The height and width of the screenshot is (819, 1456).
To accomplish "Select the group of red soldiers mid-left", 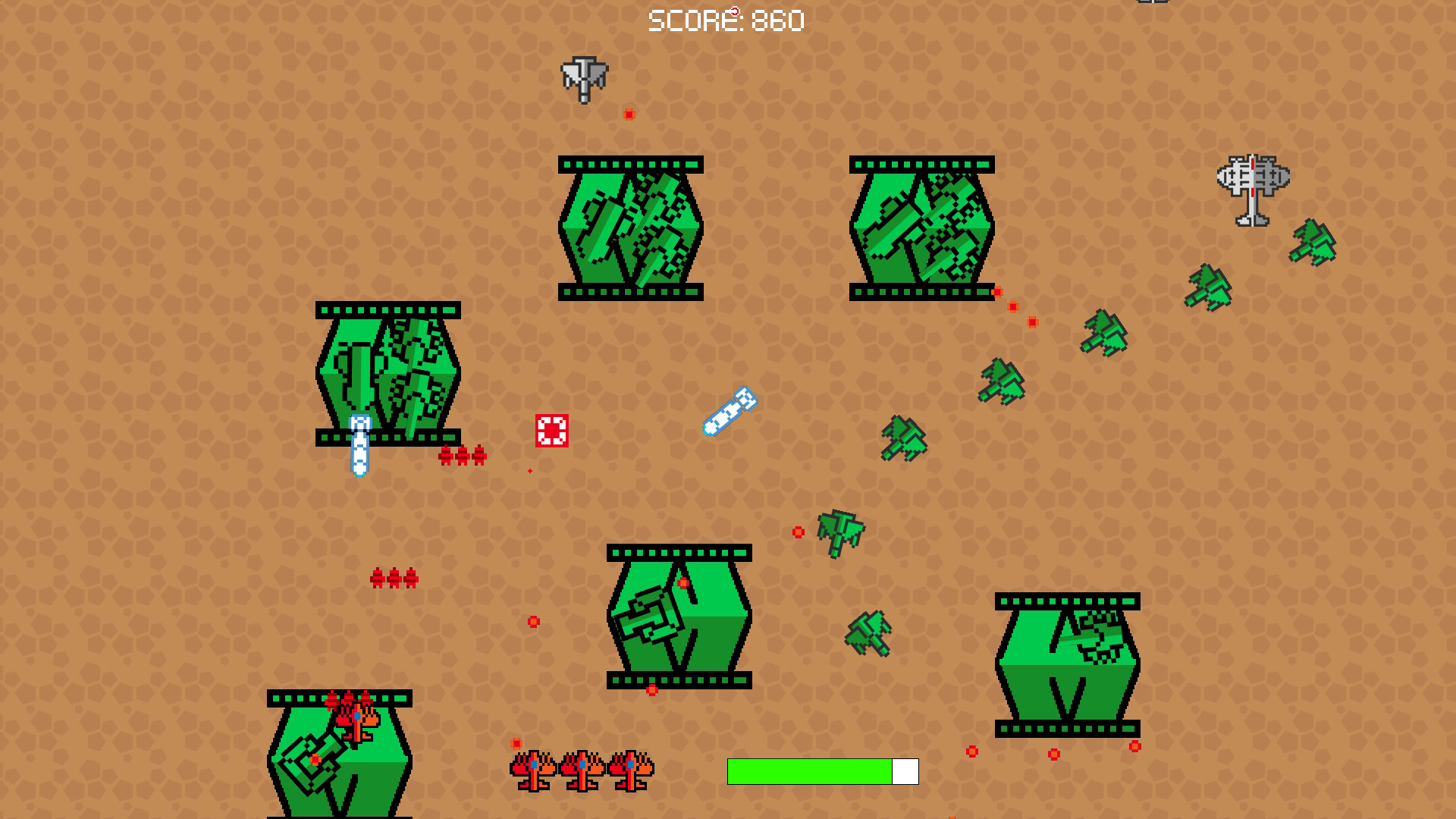I will tap(393, 578).
